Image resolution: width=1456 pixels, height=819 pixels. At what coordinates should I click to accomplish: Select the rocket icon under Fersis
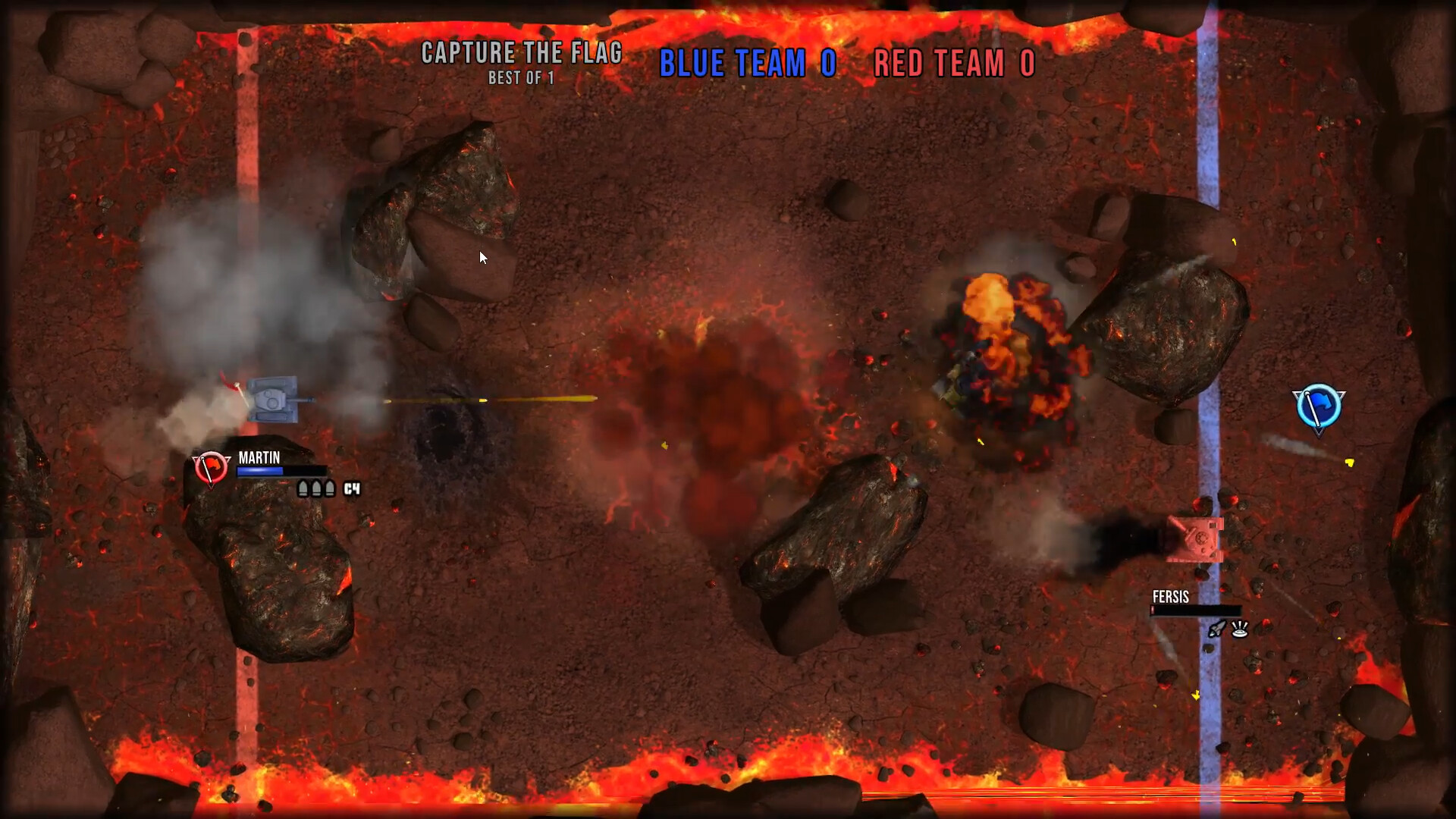coord(1216,629)
